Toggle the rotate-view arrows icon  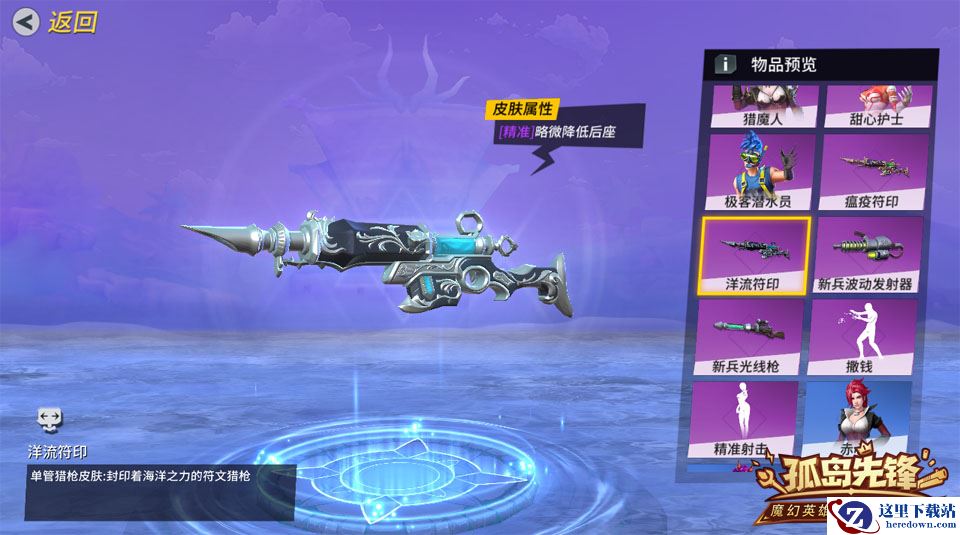point(50,417)
